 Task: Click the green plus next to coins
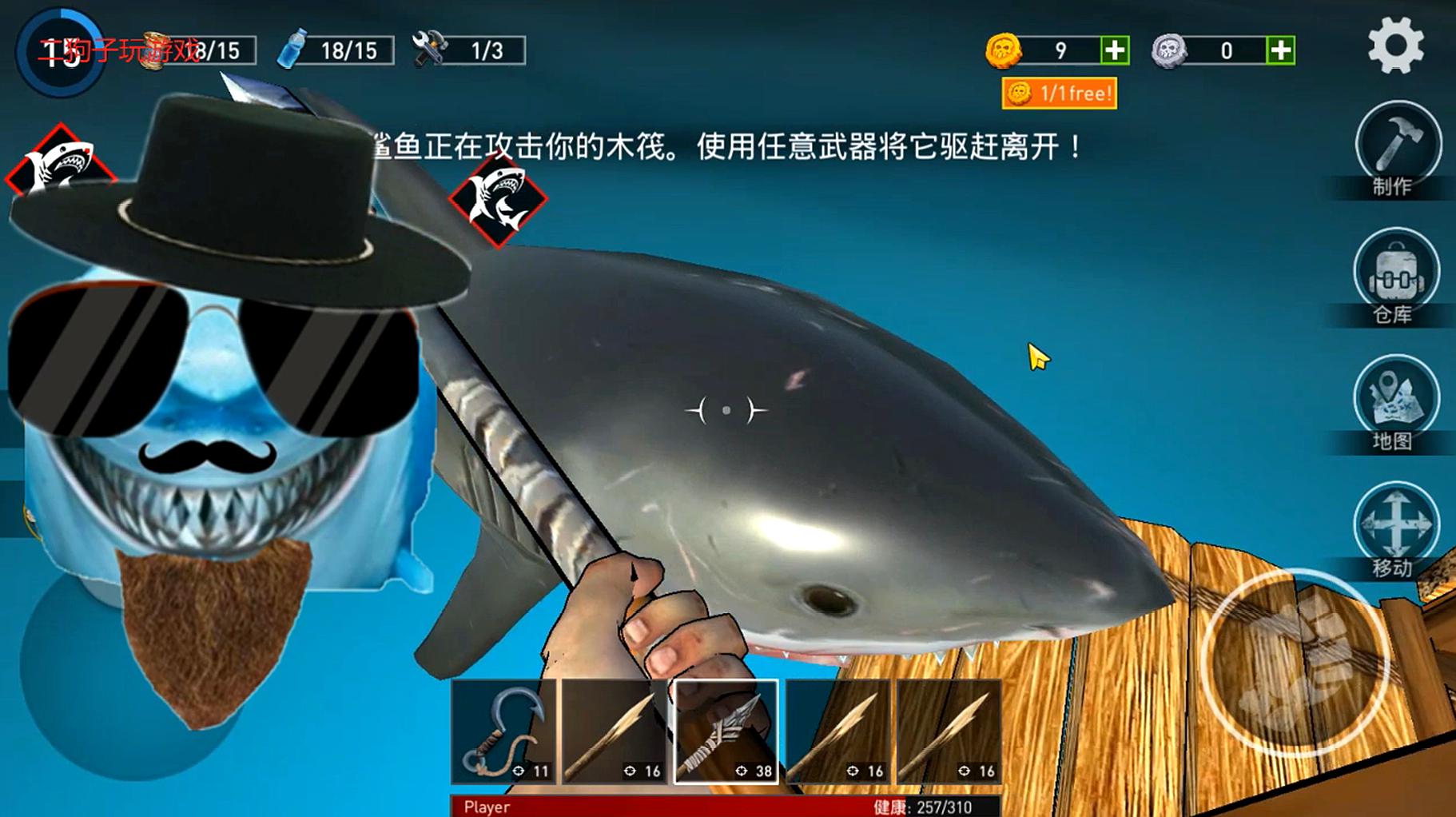1114,50
